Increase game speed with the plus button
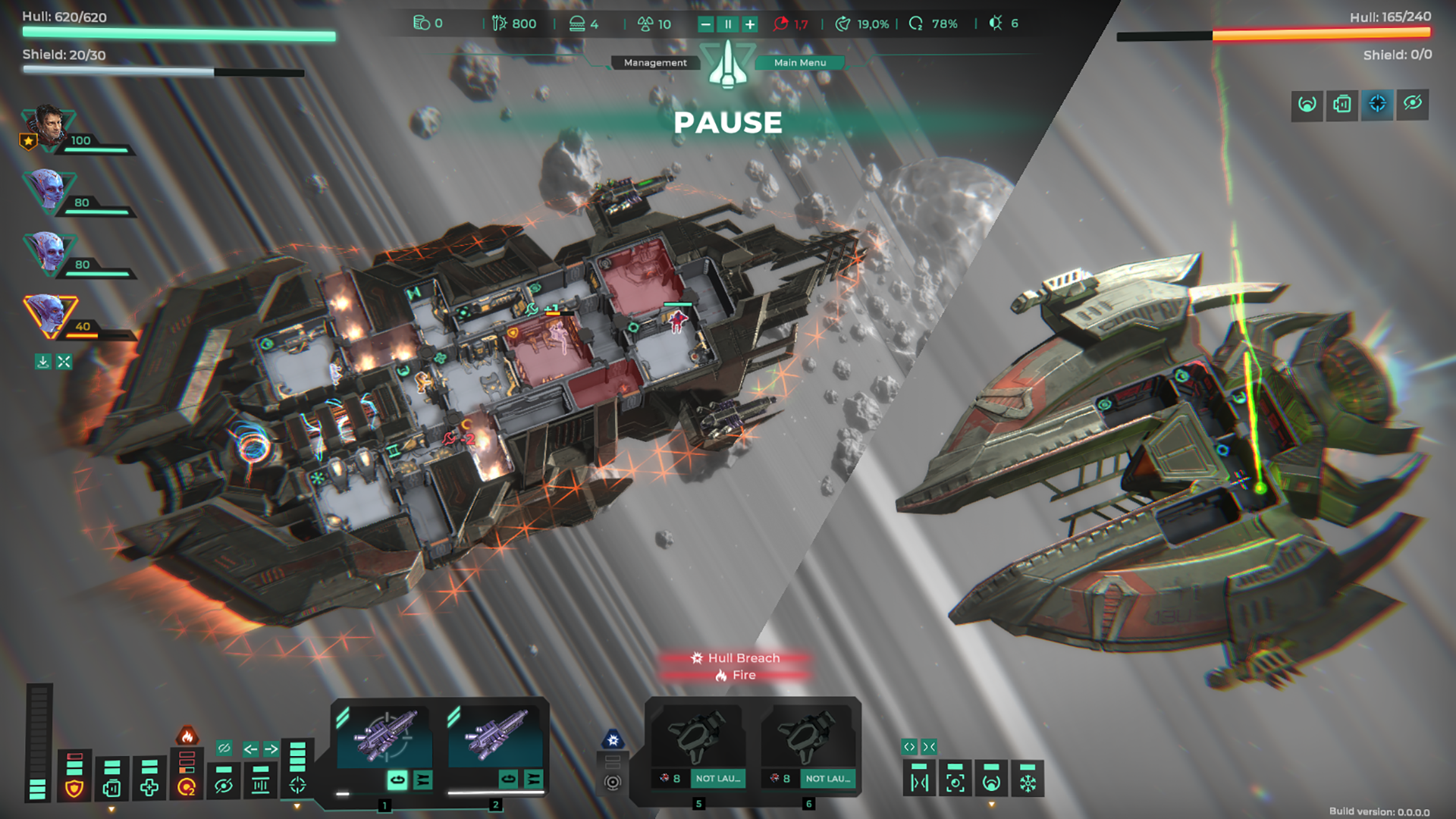Image resolution: width=1456 pixels, height=819 pixels. pyautogui.click(x=750, y=24)
